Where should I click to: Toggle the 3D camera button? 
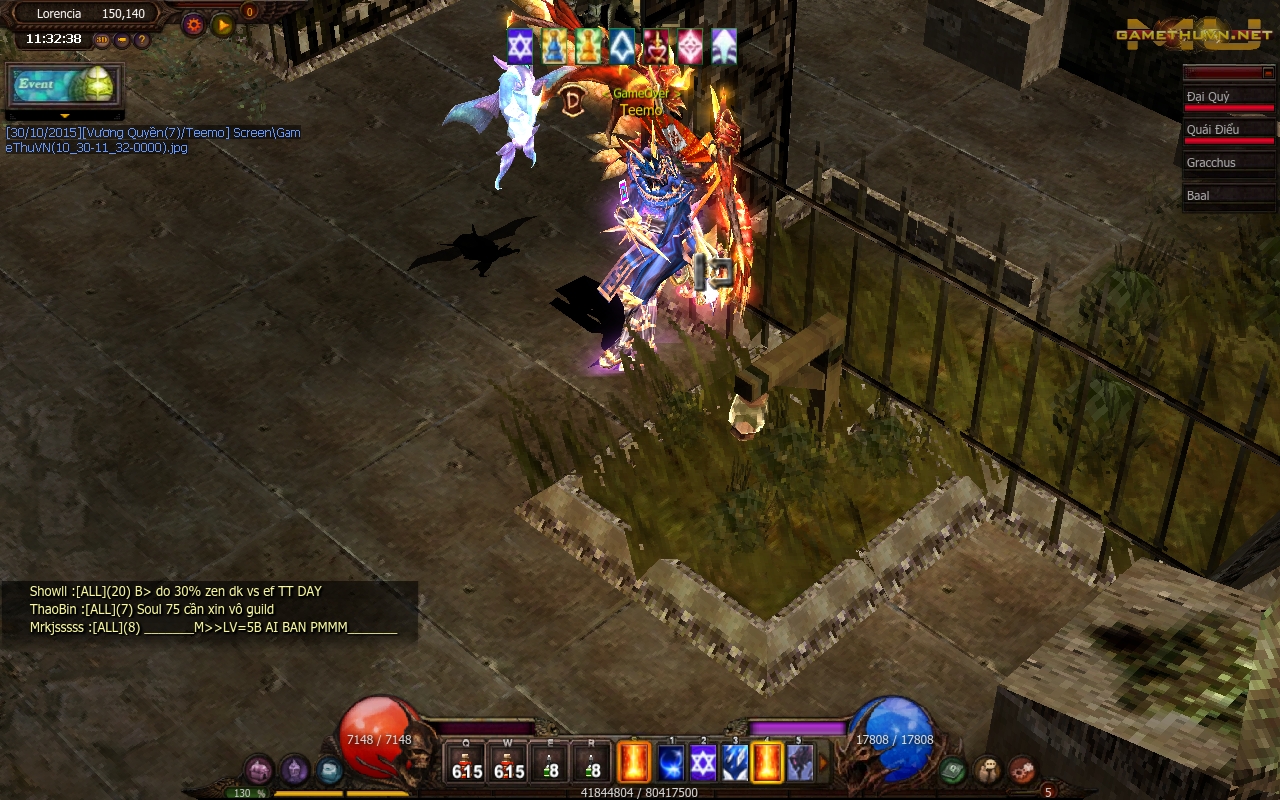point(102,40)
